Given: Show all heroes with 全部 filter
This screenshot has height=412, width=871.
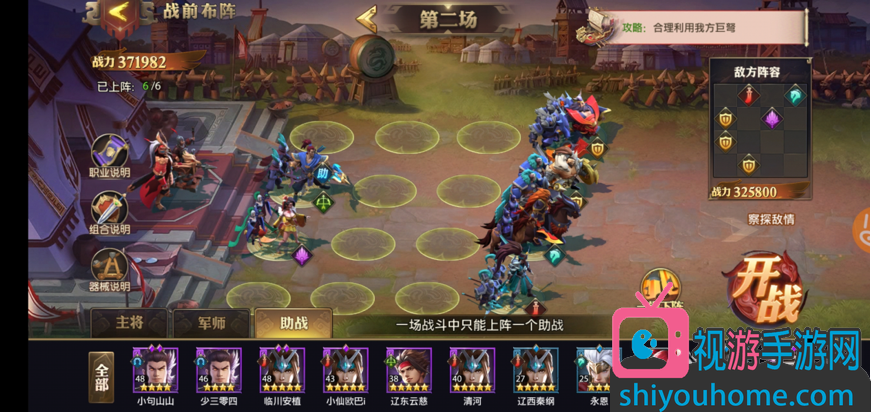Looking at the screenshot, I should click(101, 377).
